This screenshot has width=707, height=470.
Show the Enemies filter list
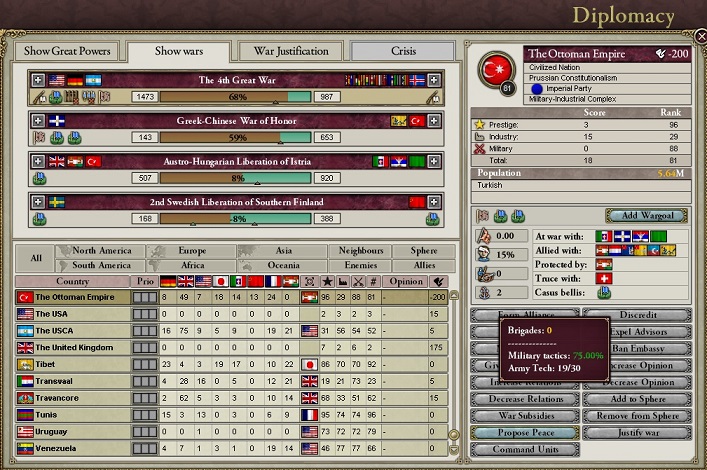click(x=360, y=266)
